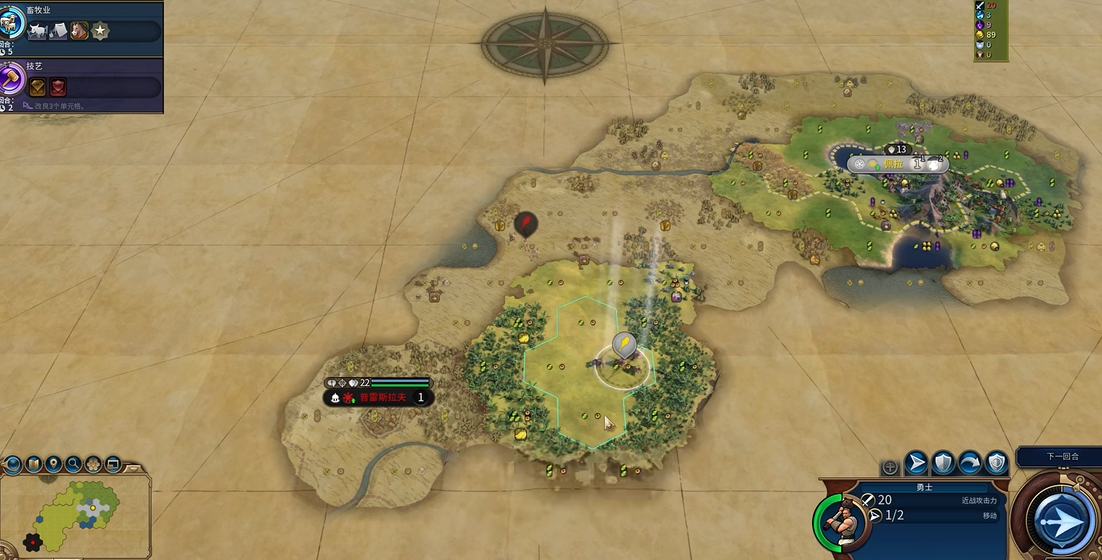The width and height of the screenshot is (1102, 560).
Task: Click the minimap size screen icon
Action: point(112,464)
